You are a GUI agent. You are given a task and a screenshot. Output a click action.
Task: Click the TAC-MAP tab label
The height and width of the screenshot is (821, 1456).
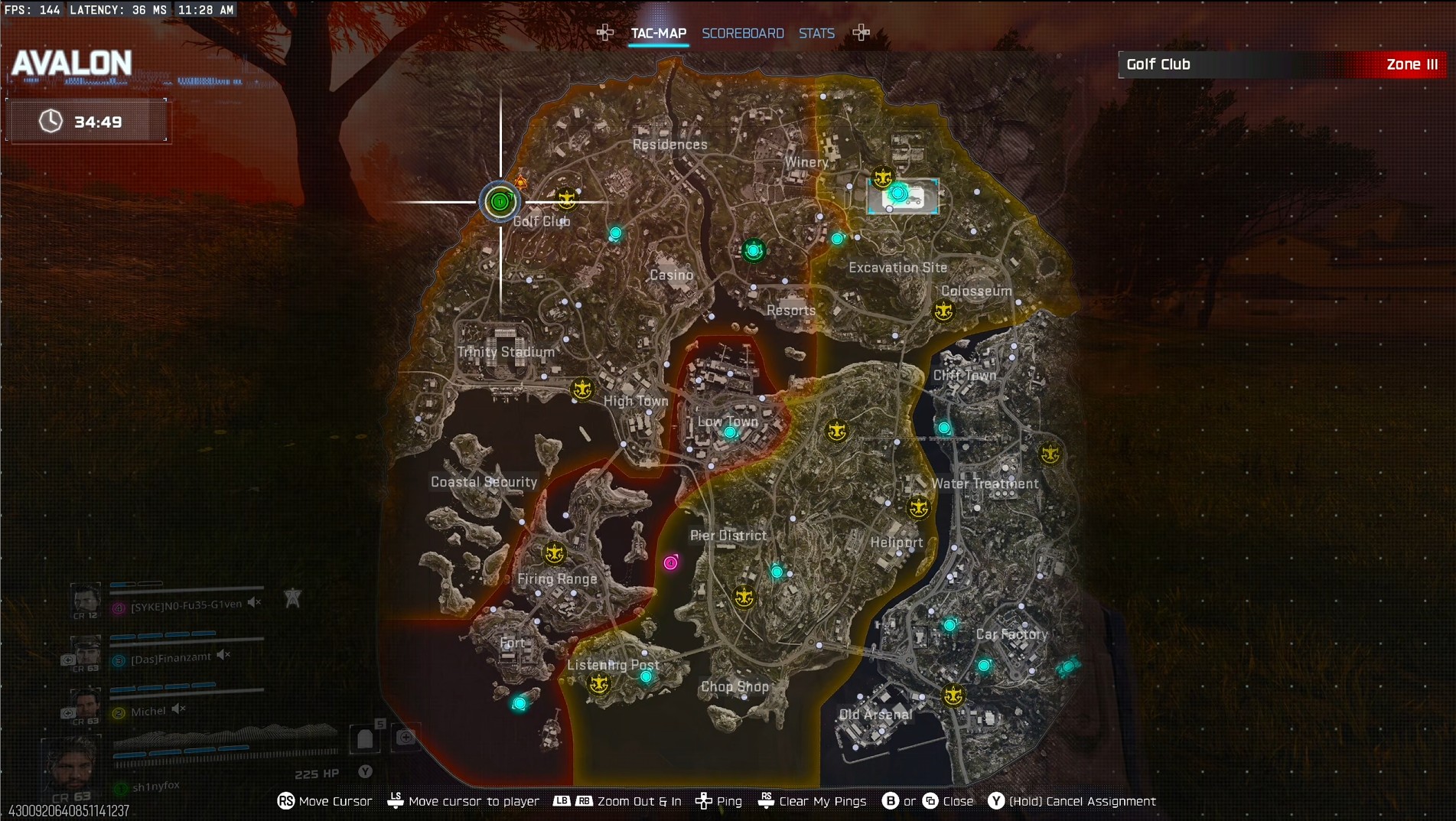coord(657,33)
